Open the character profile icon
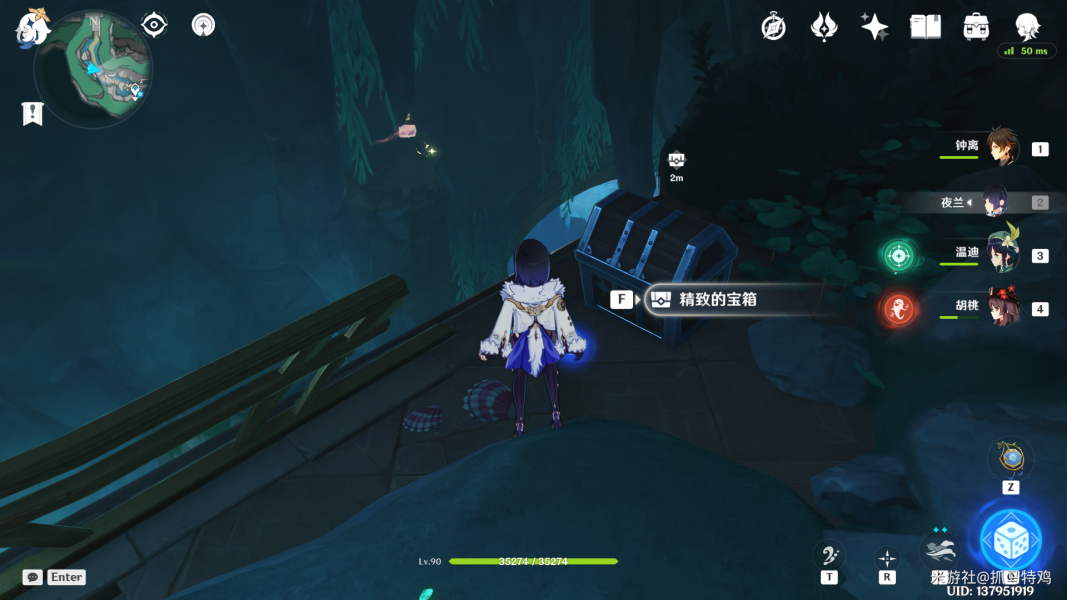Image resolution: width=1067 pixels, height=600 pixels. [x=1027, y=27]
